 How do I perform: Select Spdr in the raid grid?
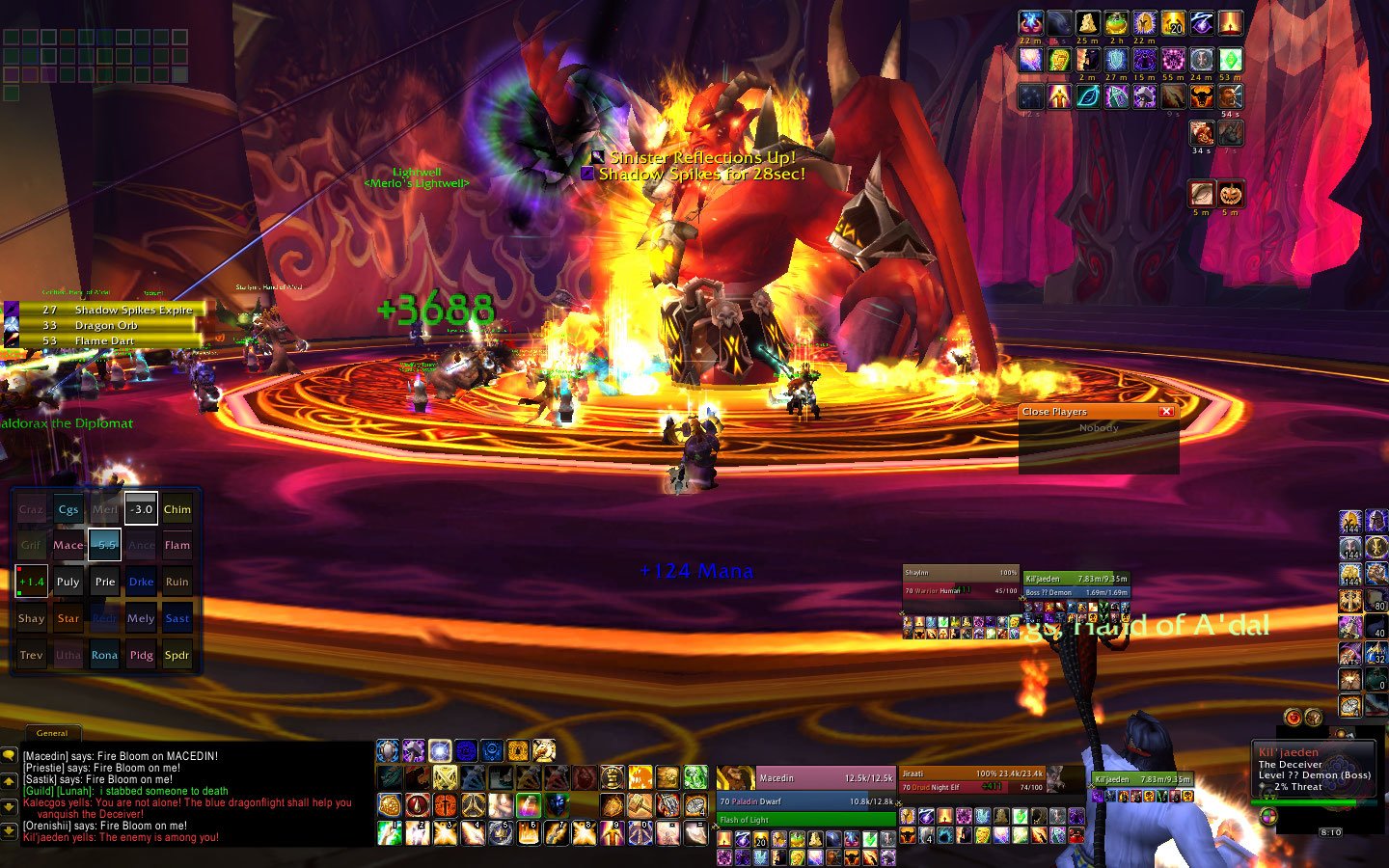177,655
